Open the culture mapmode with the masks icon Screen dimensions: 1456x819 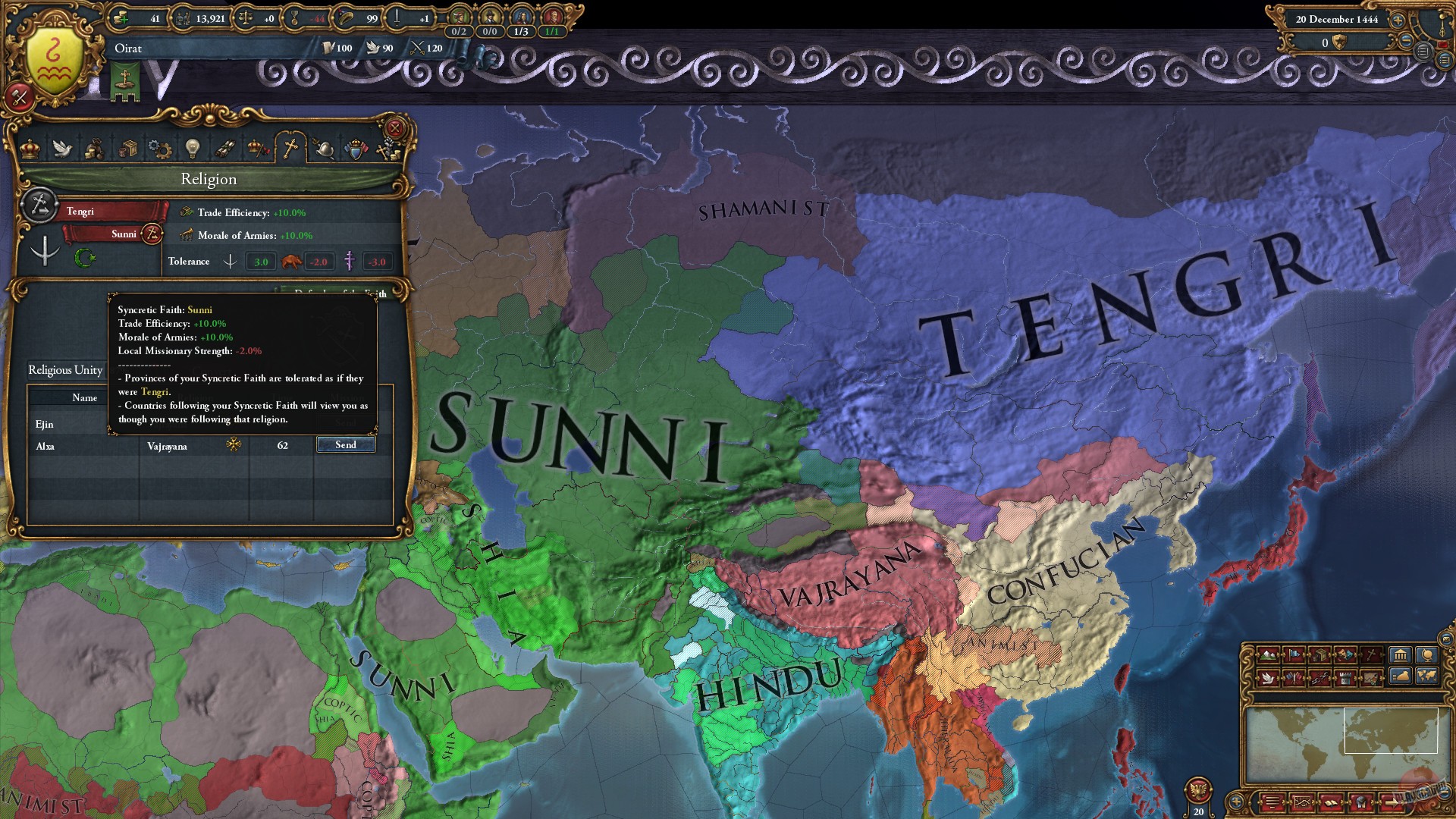point(1346,655)
